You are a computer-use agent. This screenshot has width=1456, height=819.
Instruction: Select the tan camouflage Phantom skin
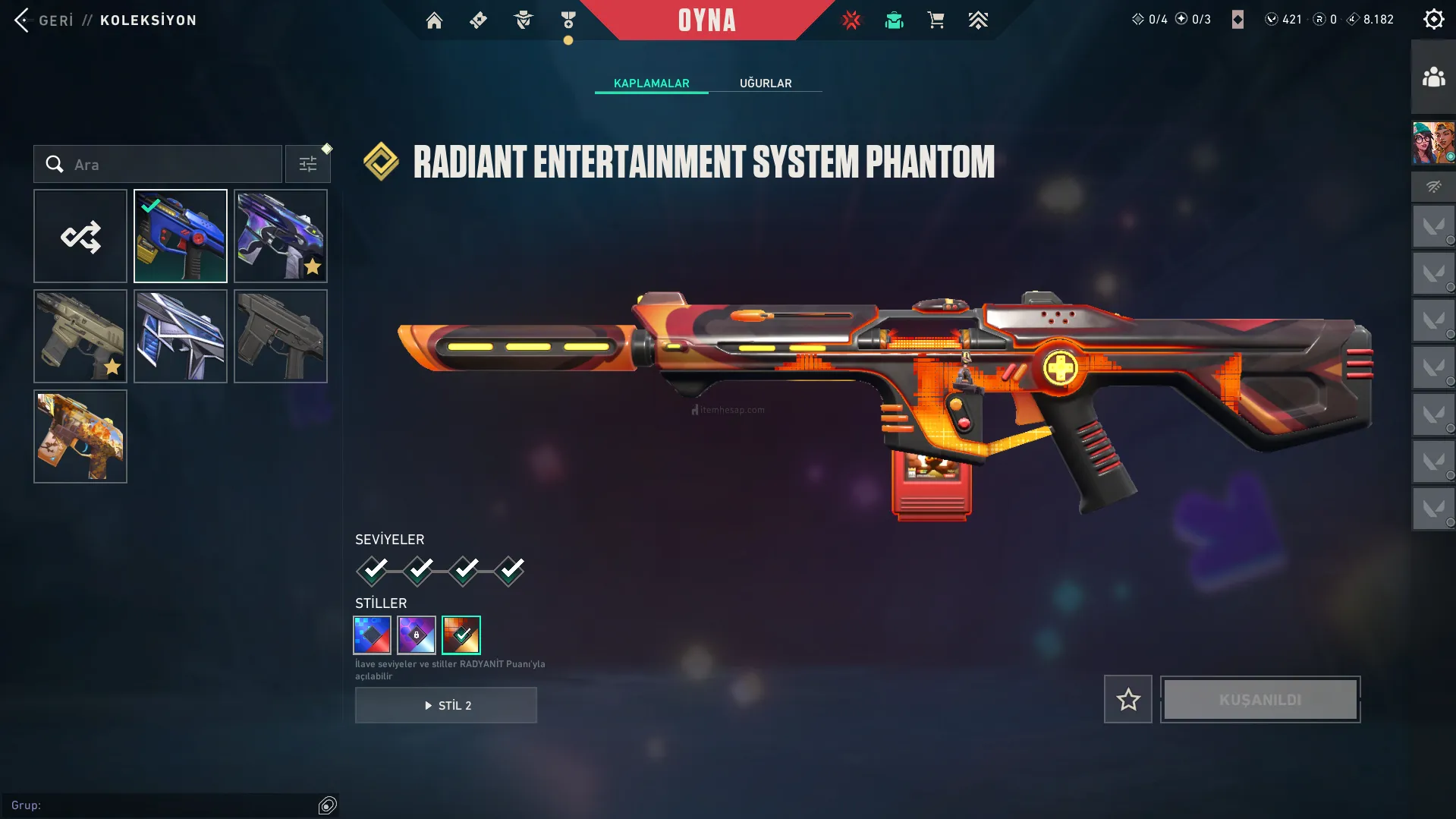click(80, 337)
